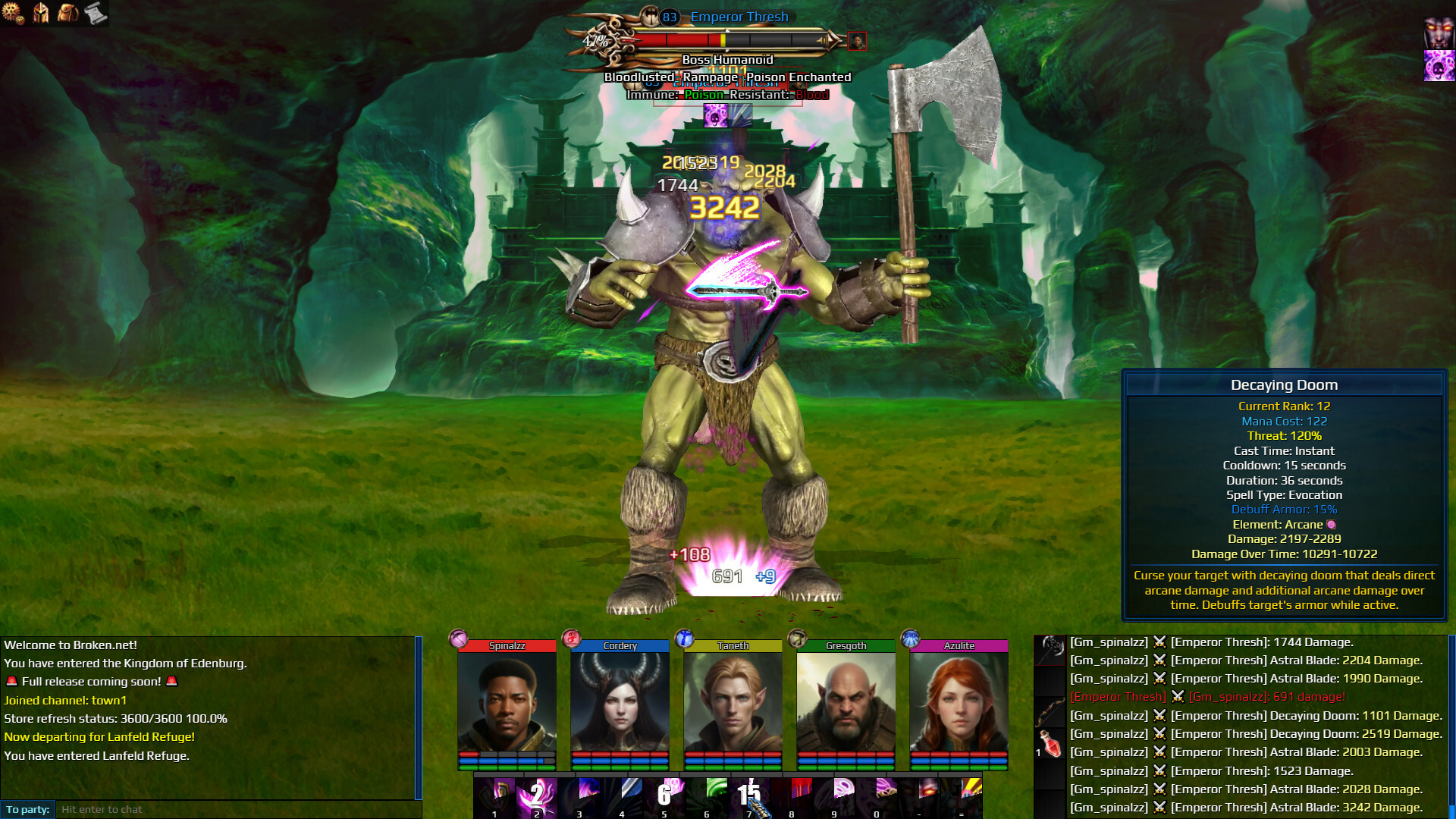Use the red health potion item slot

(1050, 743)
